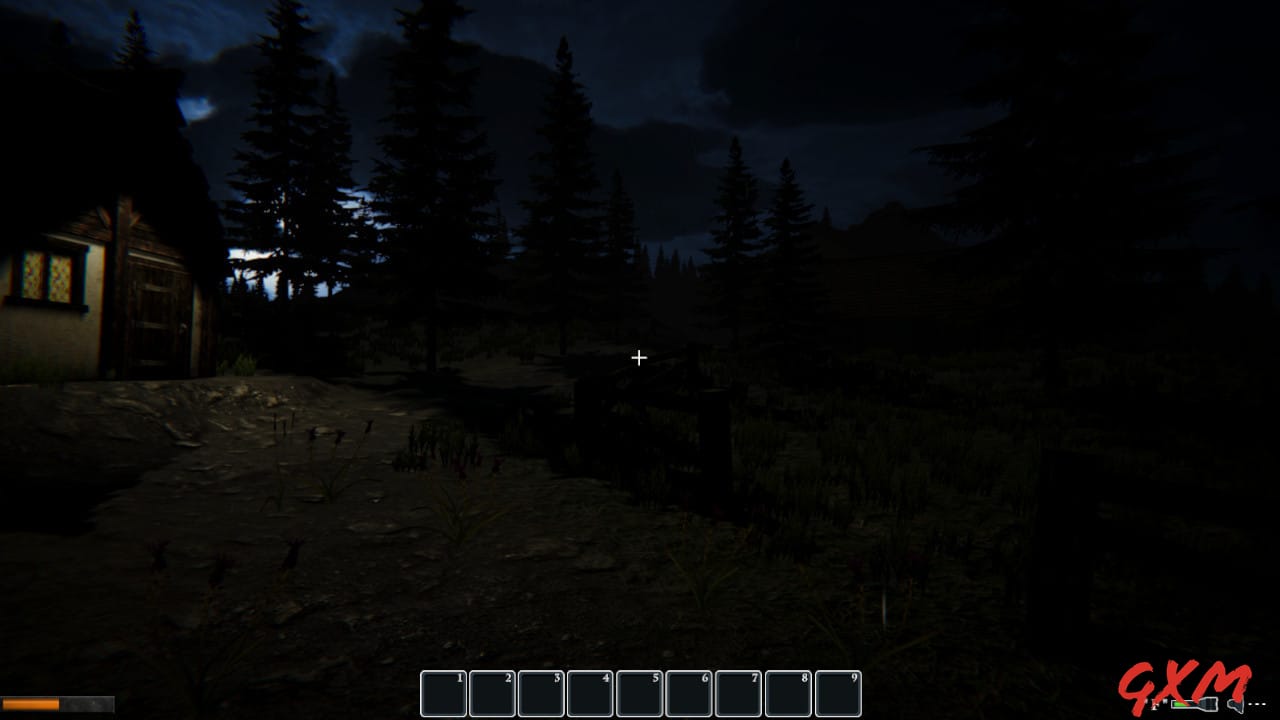Click the crosshair at screen center
Viewport: 1280px width, 720px height.
click(639, 357)
